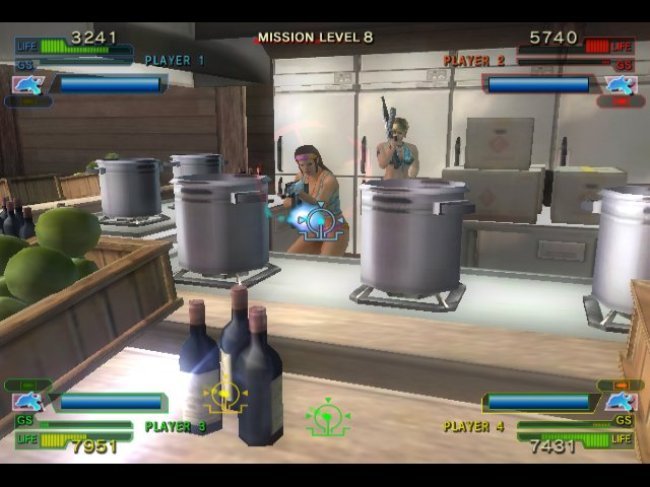
Task: Choose Player 3's gun weapon icon
Action: point(27,402)
